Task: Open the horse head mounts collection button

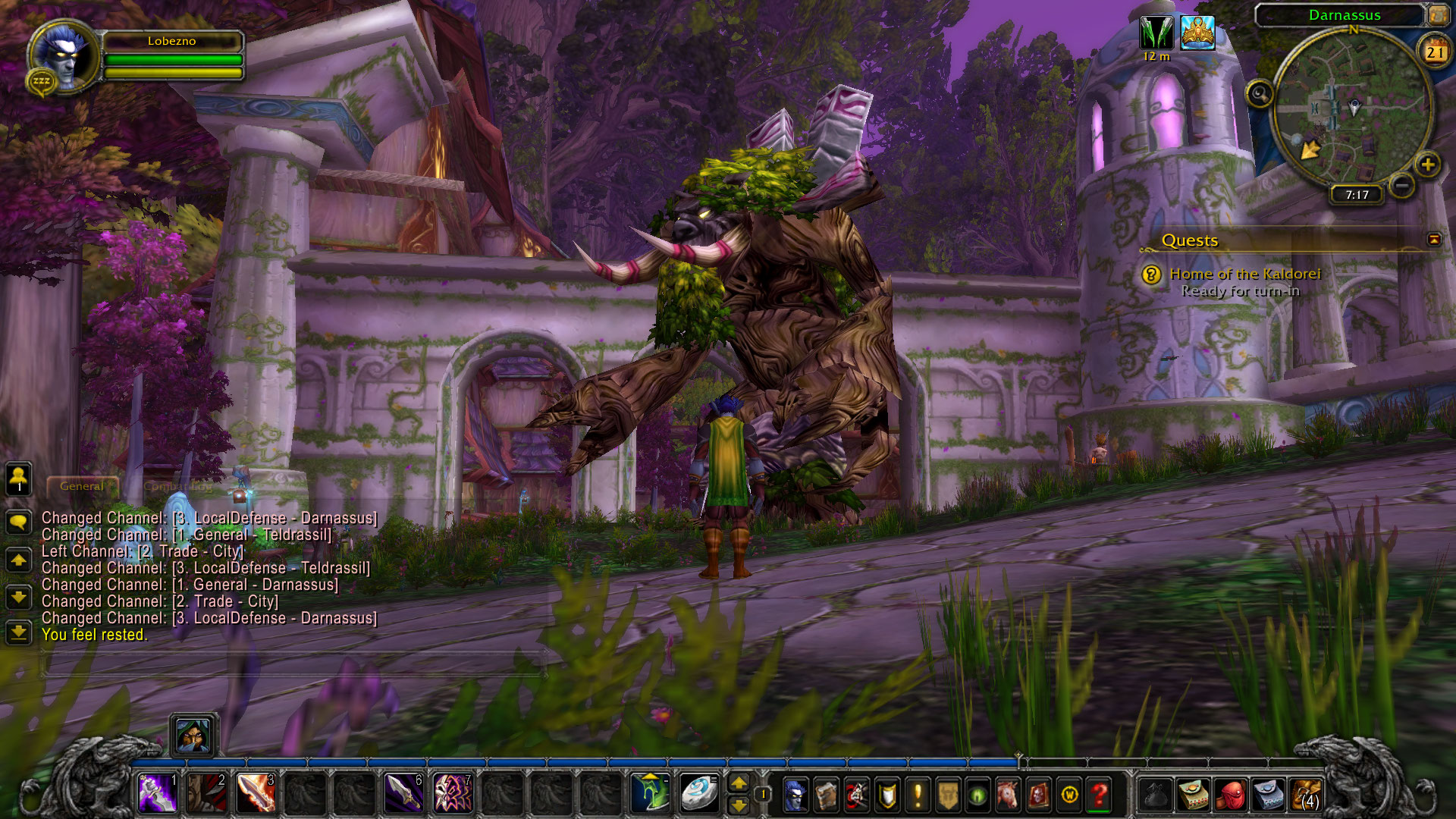Action: point(1008,795)
